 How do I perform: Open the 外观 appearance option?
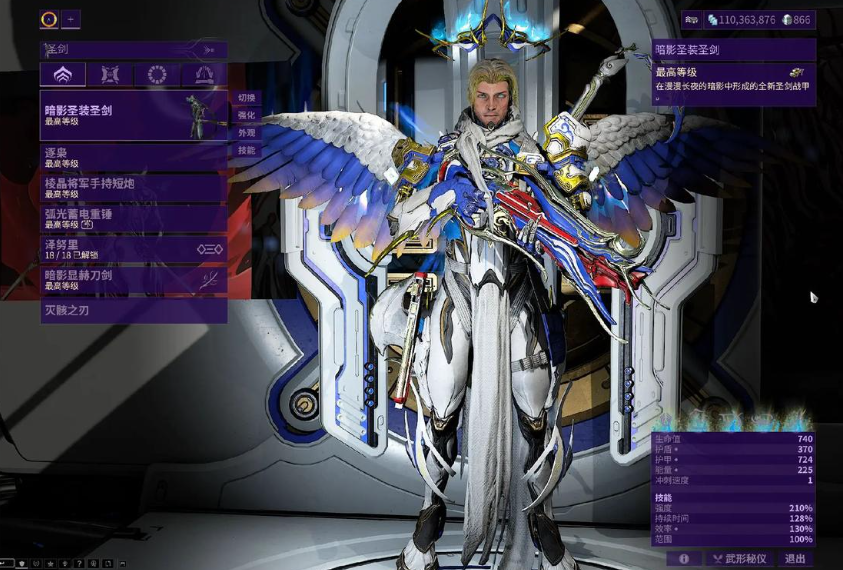click(x=246, y=133)
